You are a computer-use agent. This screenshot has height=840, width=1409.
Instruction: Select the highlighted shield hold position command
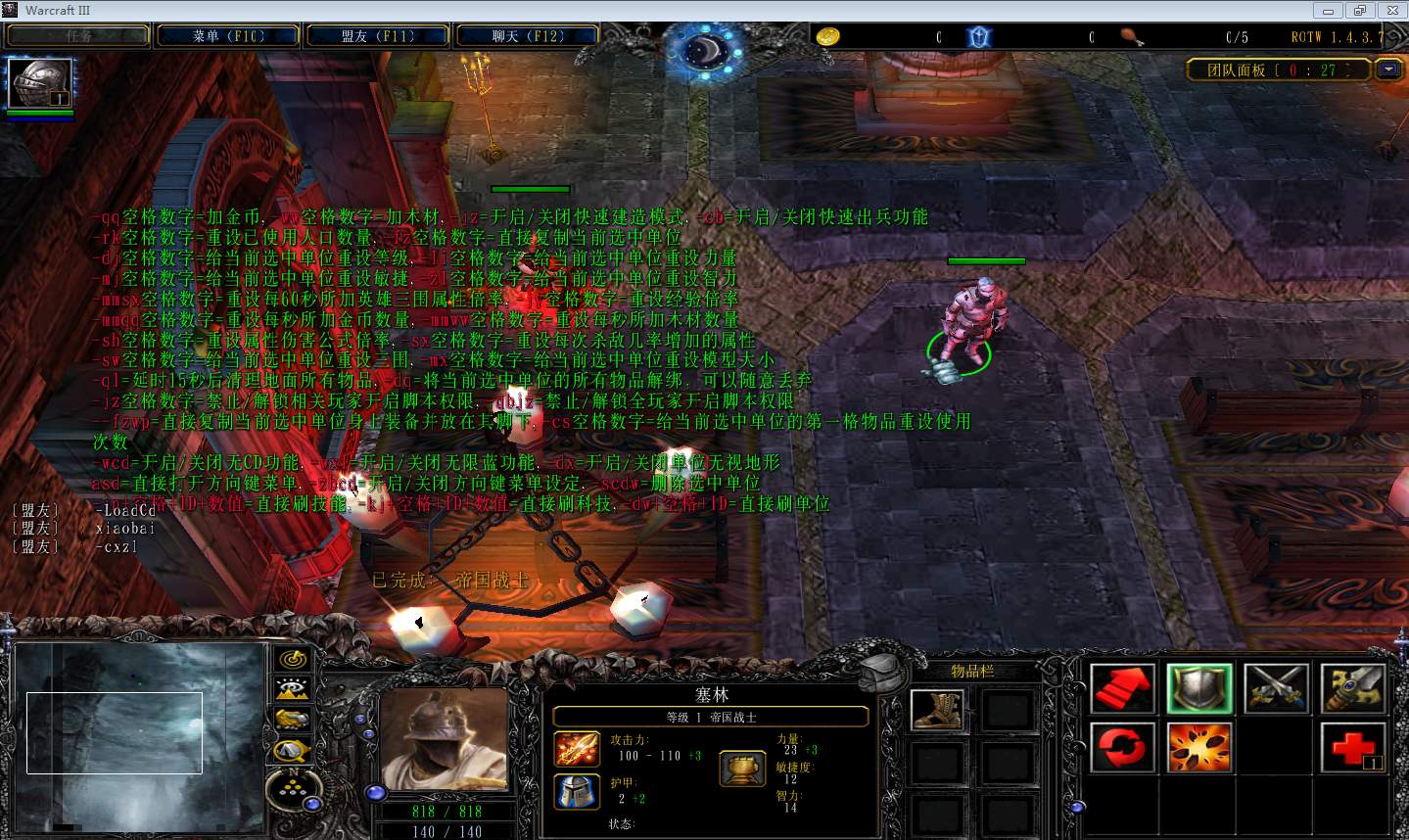(1199, 688)
